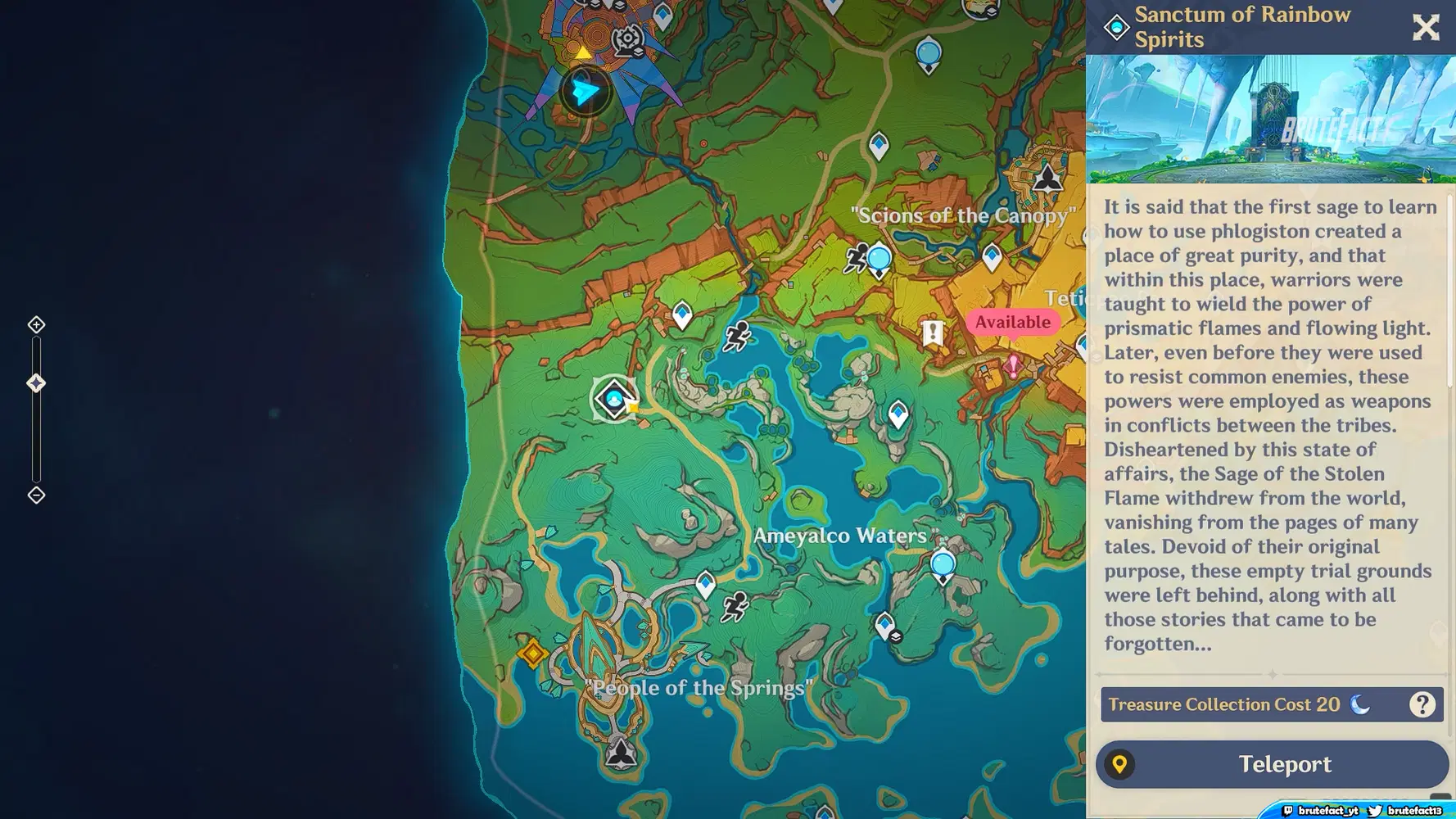Click the zoom-out control below the map slider

[35, 495]
